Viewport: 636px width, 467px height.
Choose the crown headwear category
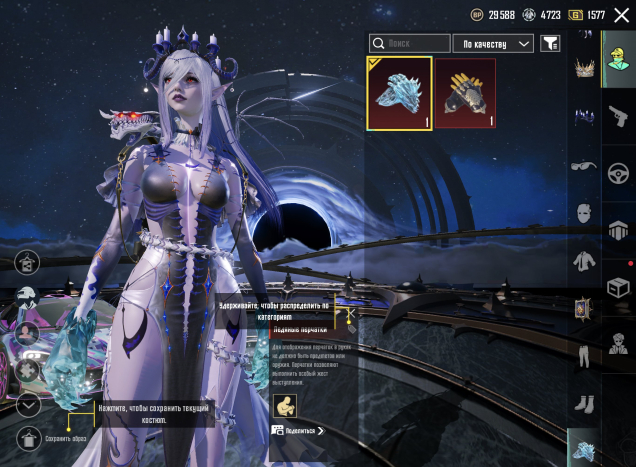click(x=584, y=69)
